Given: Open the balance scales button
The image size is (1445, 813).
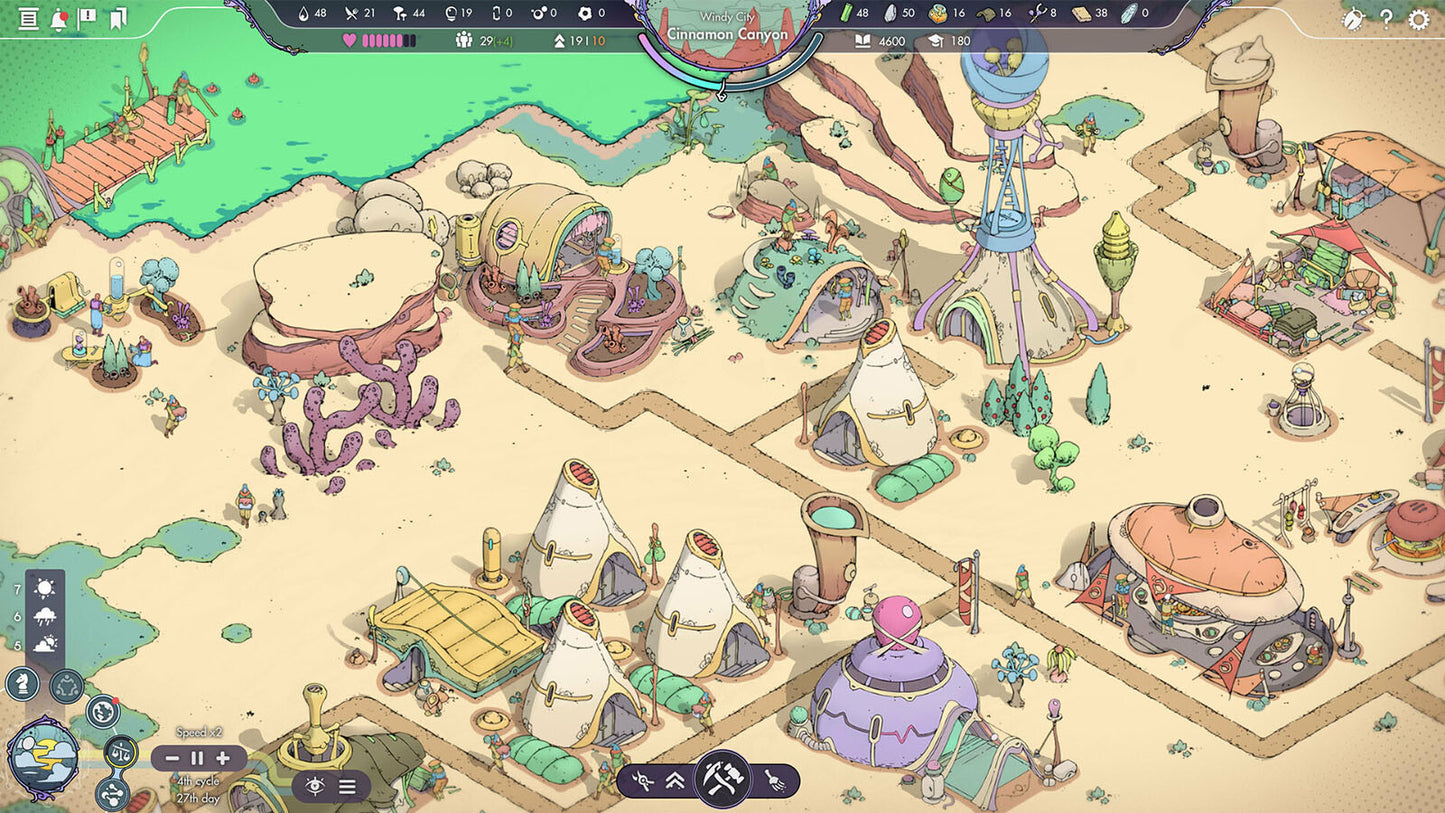Looking at the screenshot, I should click(x=121, y=752).
